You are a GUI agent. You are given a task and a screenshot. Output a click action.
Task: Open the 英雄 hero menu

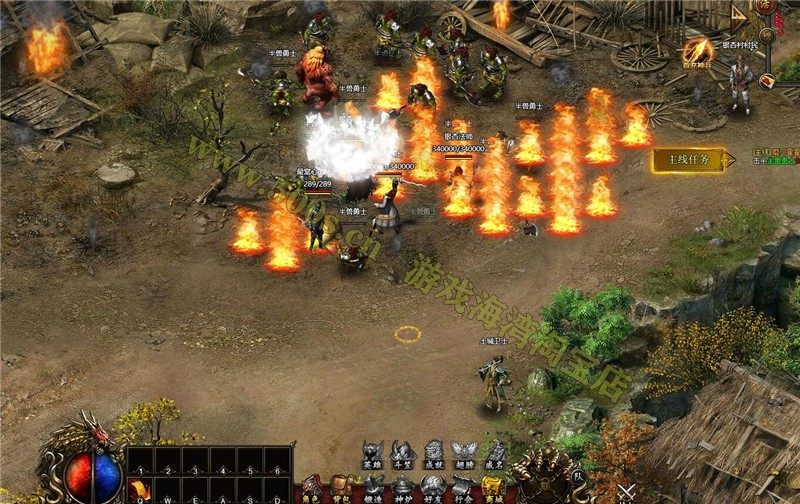pos(374,454)
